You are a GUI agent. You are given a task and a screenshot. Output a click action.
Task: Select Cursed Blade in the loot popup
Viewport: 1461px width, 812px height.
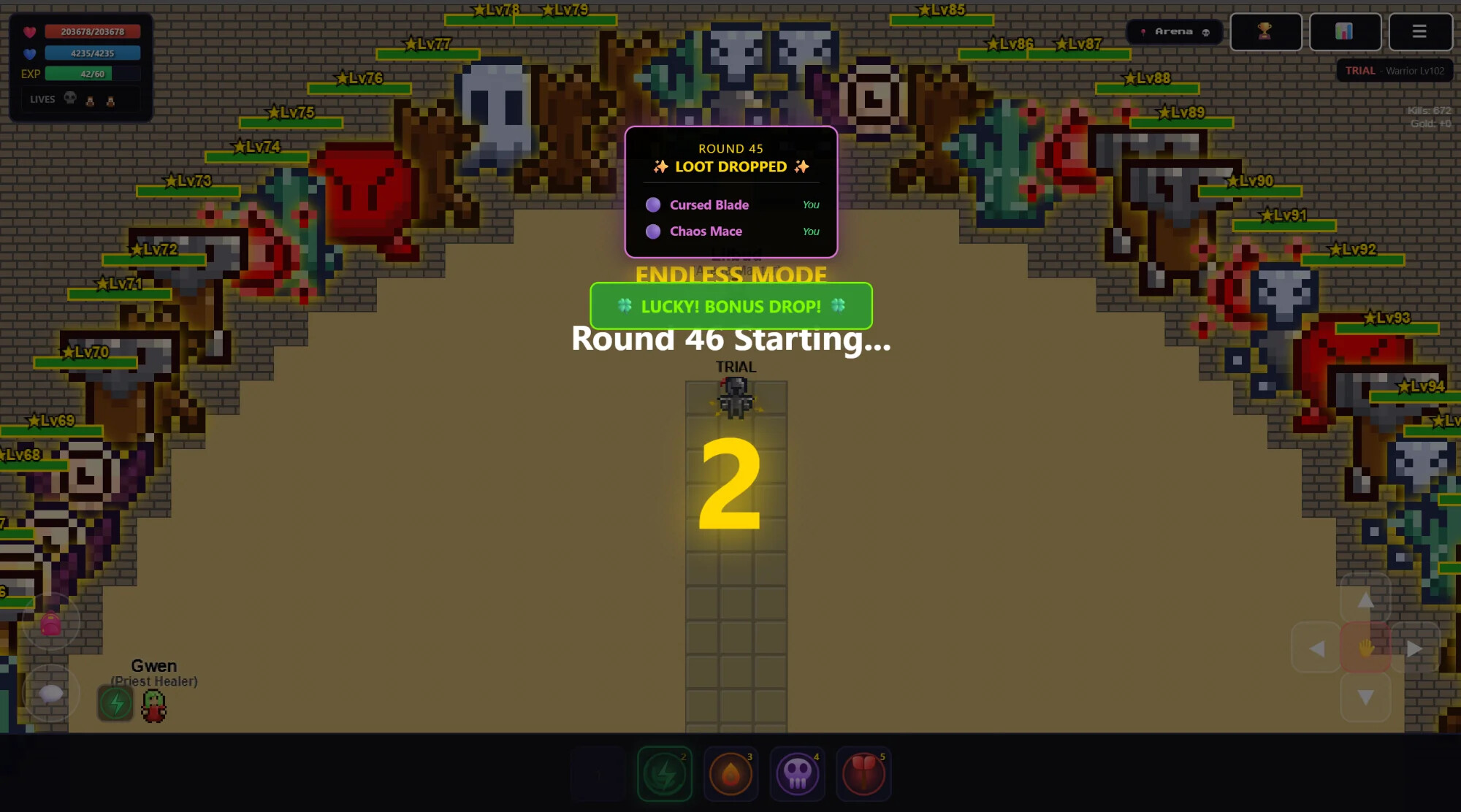tap(709, 205)
